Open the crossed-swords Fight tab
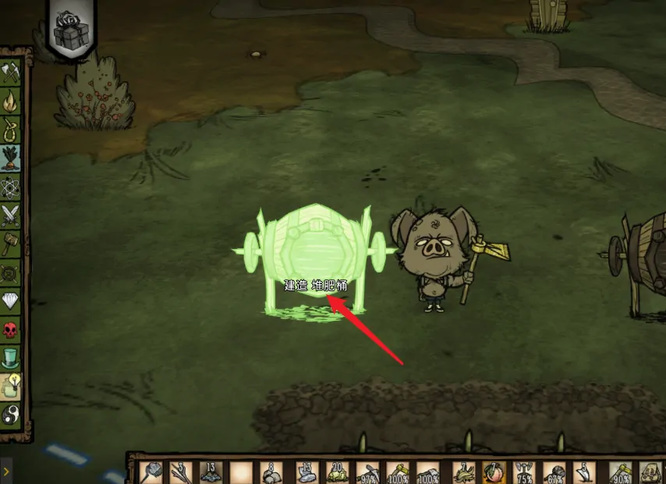 [x=11, y=214]
